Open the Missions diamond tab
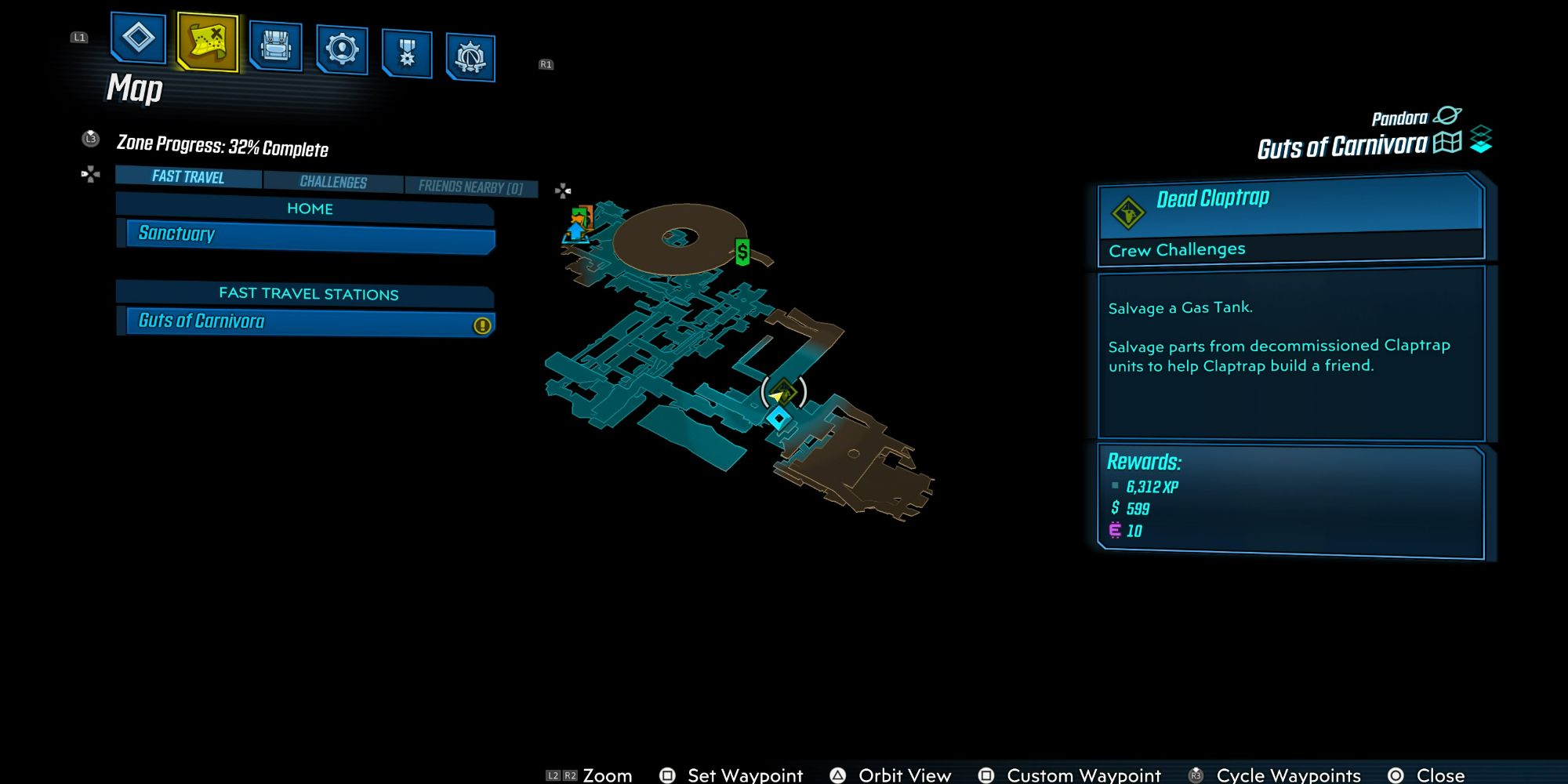The width and height of the screenshot is (1568, 784). [138, 38]
